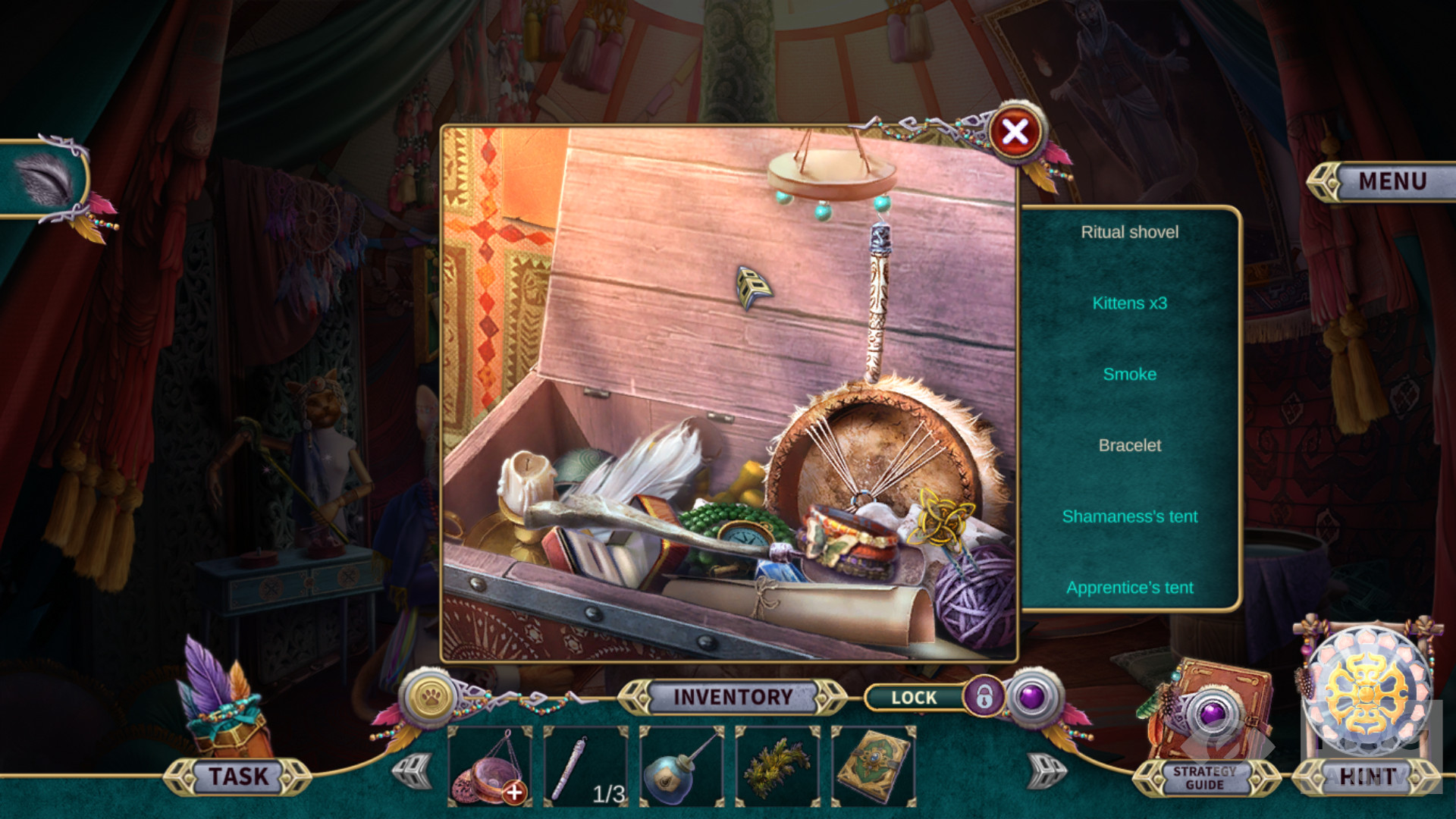Select the dried herb inventory item
1456x819 pixels.
point(777,767)
